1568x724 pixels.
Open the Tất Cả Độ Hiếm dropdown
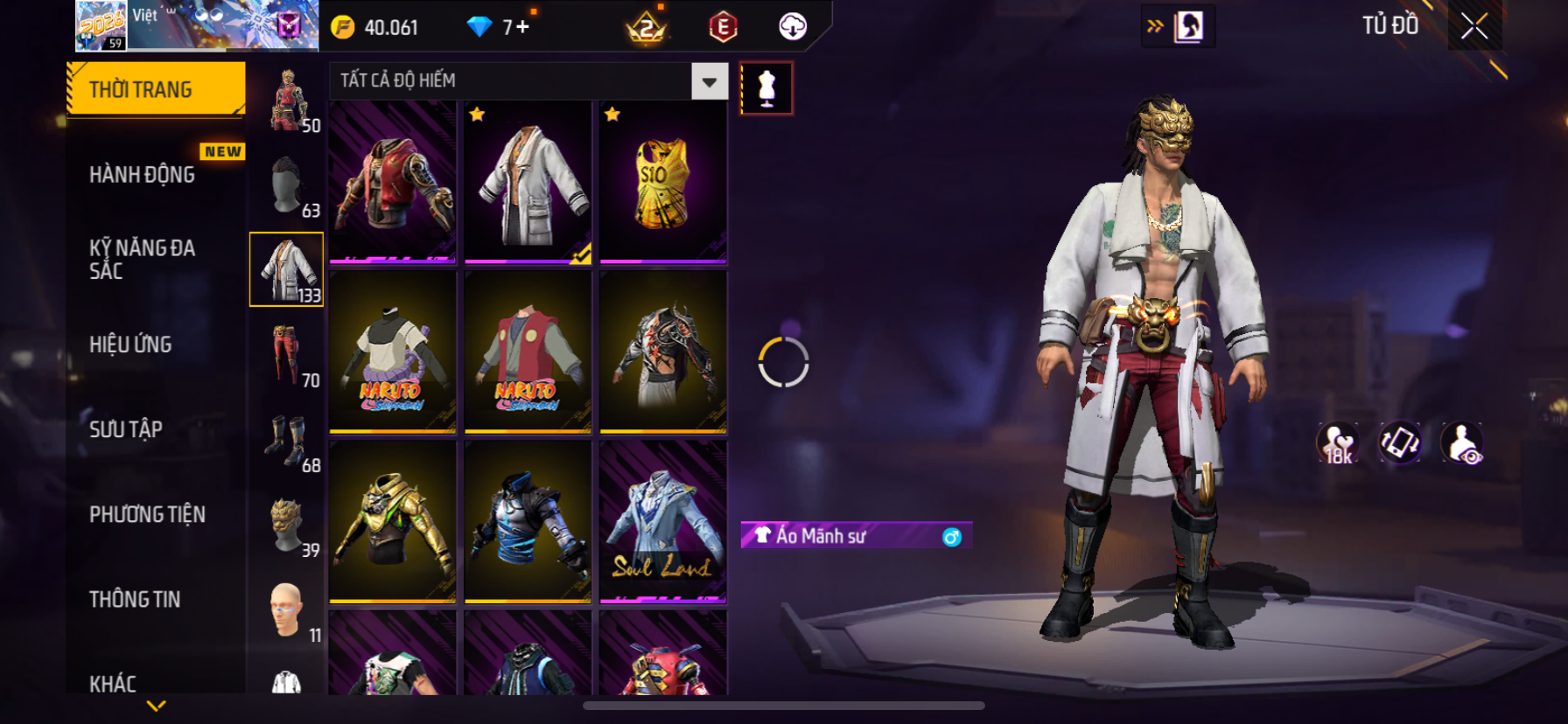tap(709, 81)
